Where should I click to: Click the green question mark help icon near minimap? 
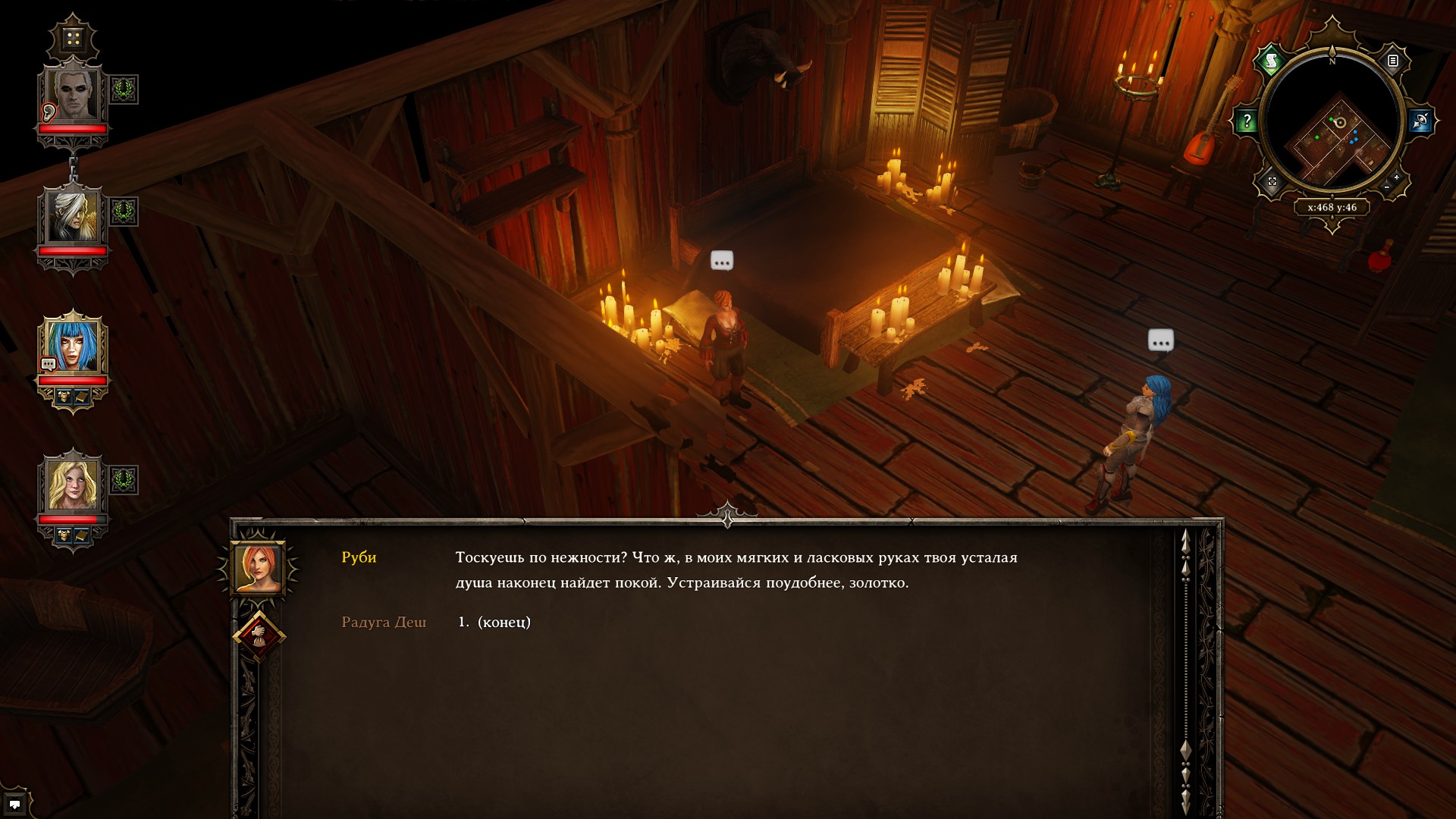tap(1247, 120)
